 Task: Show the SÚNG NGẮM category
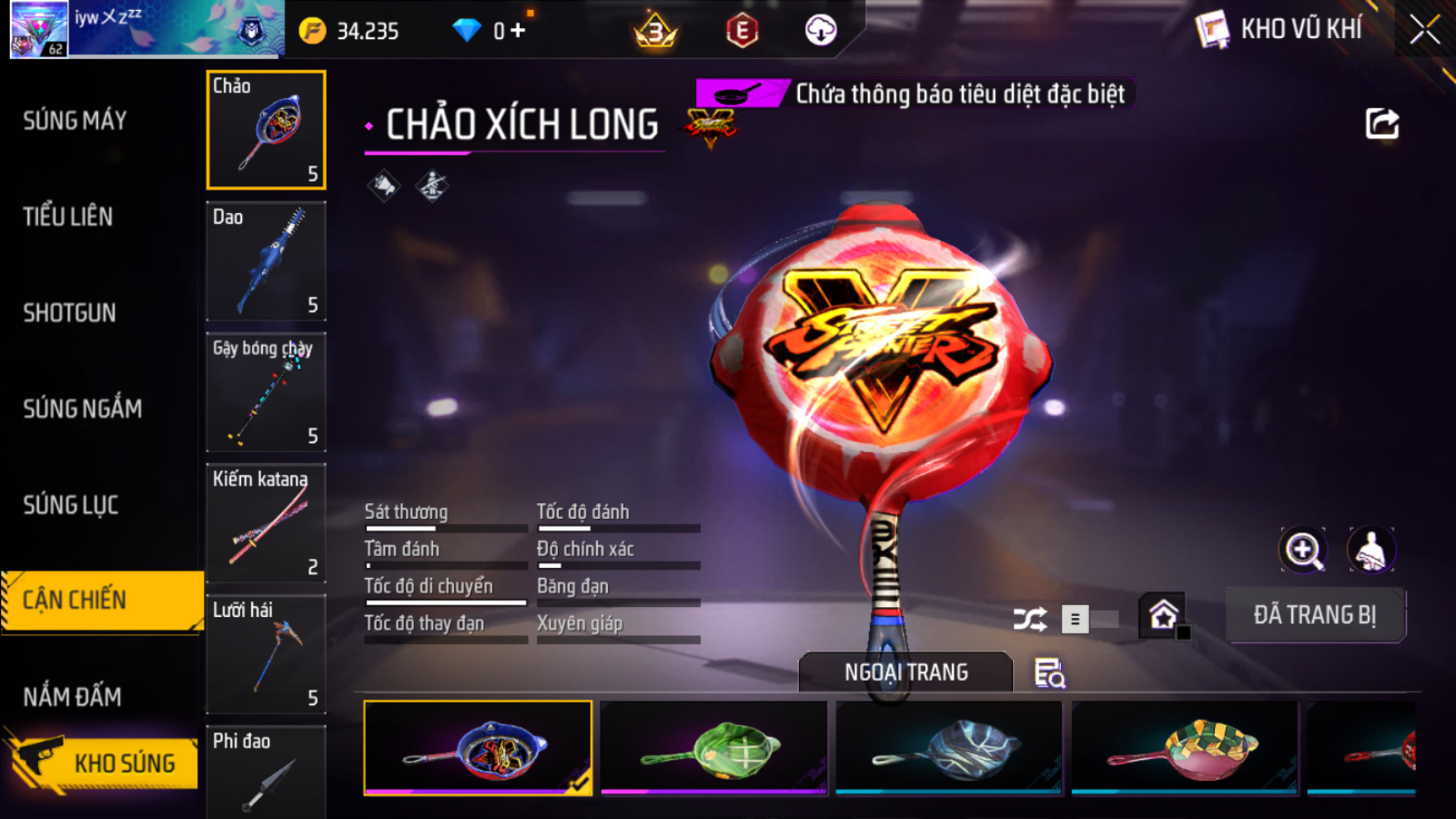point(82,409)
